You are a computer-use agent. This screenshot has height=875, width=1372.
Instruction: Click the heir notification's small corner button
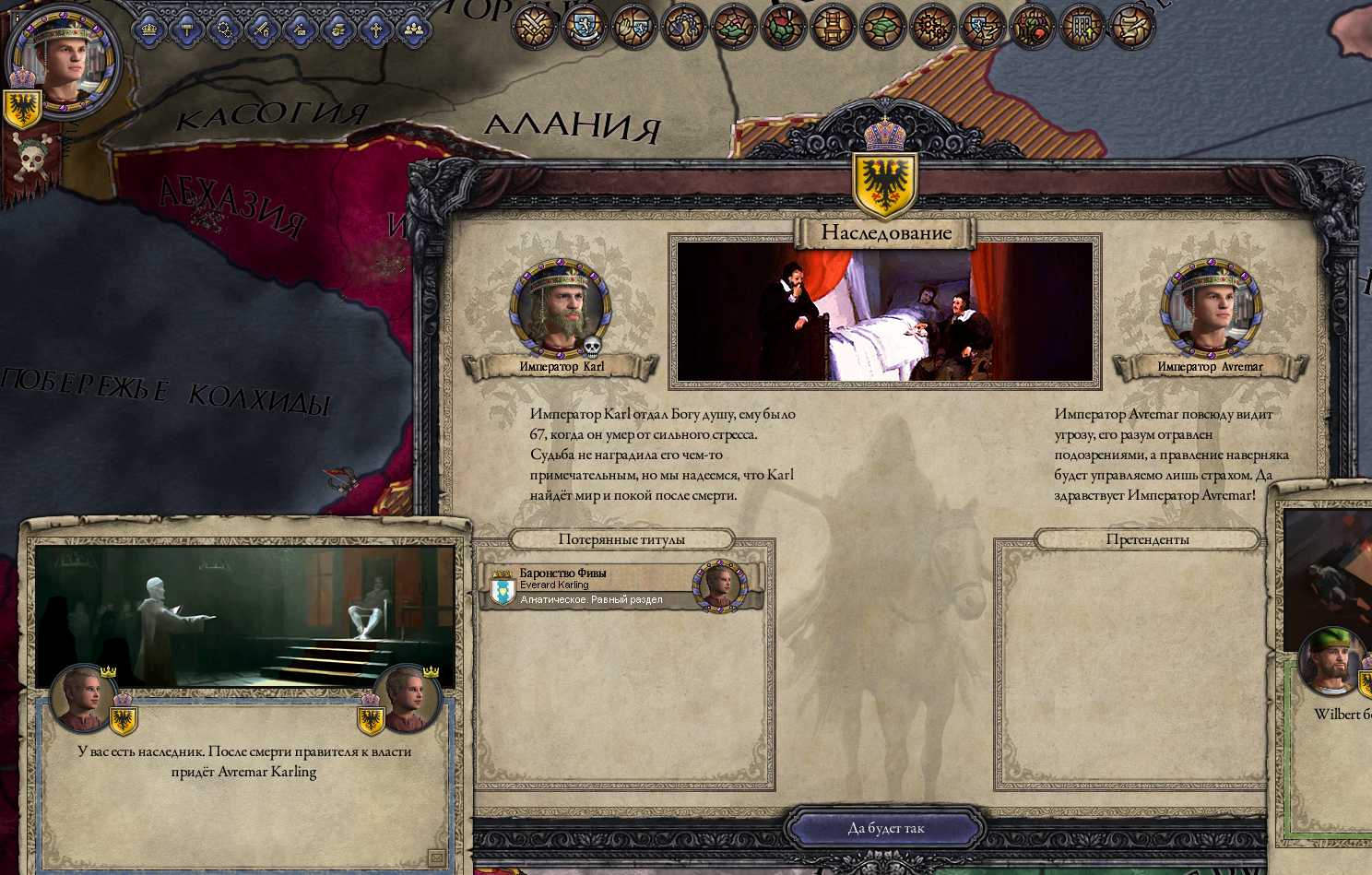(x=437, y=858)
